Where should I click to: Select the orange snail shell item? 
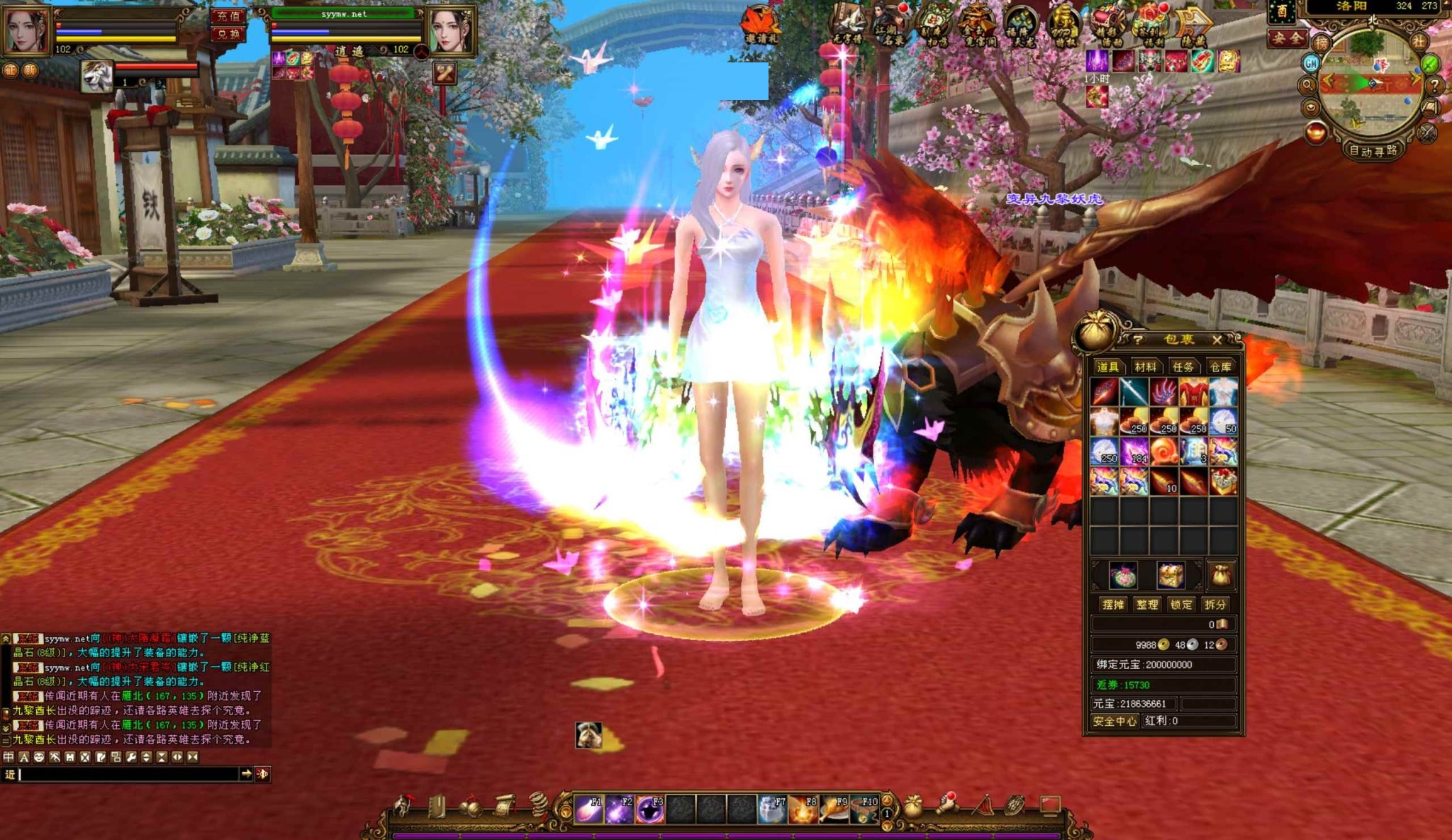coord(1163,451)
